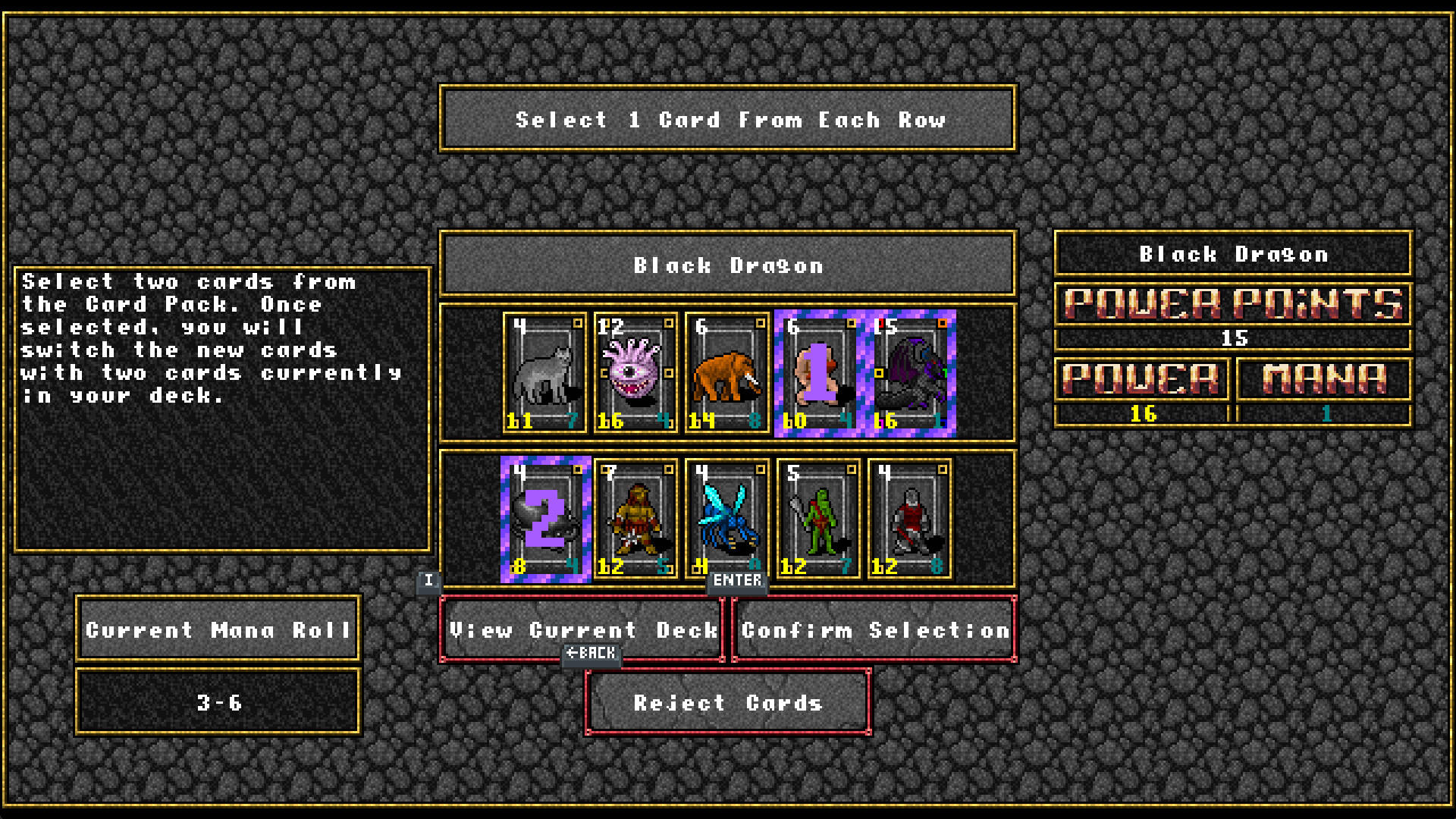Click the 3-6 mana roll display

tap(217, 701)
